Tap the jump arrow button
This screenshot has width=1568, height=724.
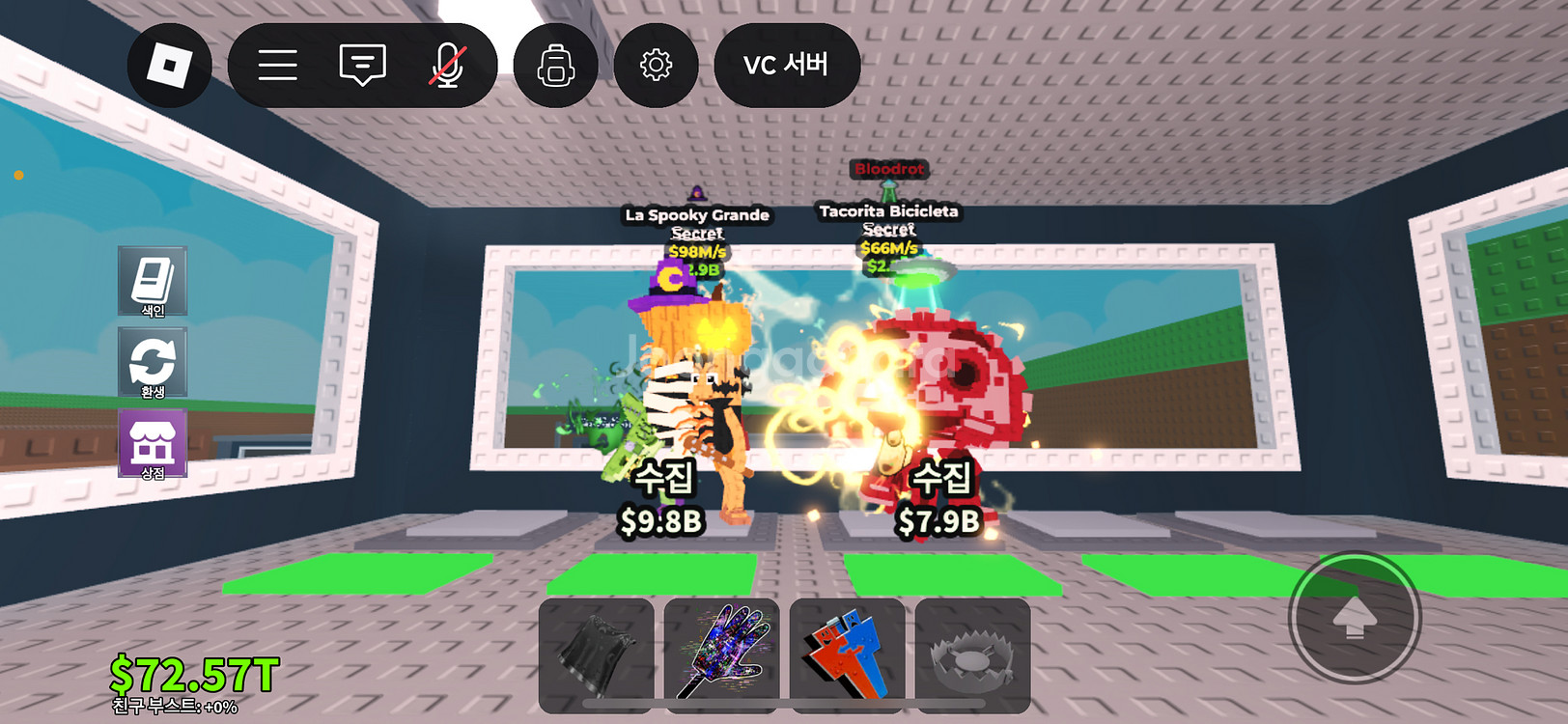(x=1355, y=618)
